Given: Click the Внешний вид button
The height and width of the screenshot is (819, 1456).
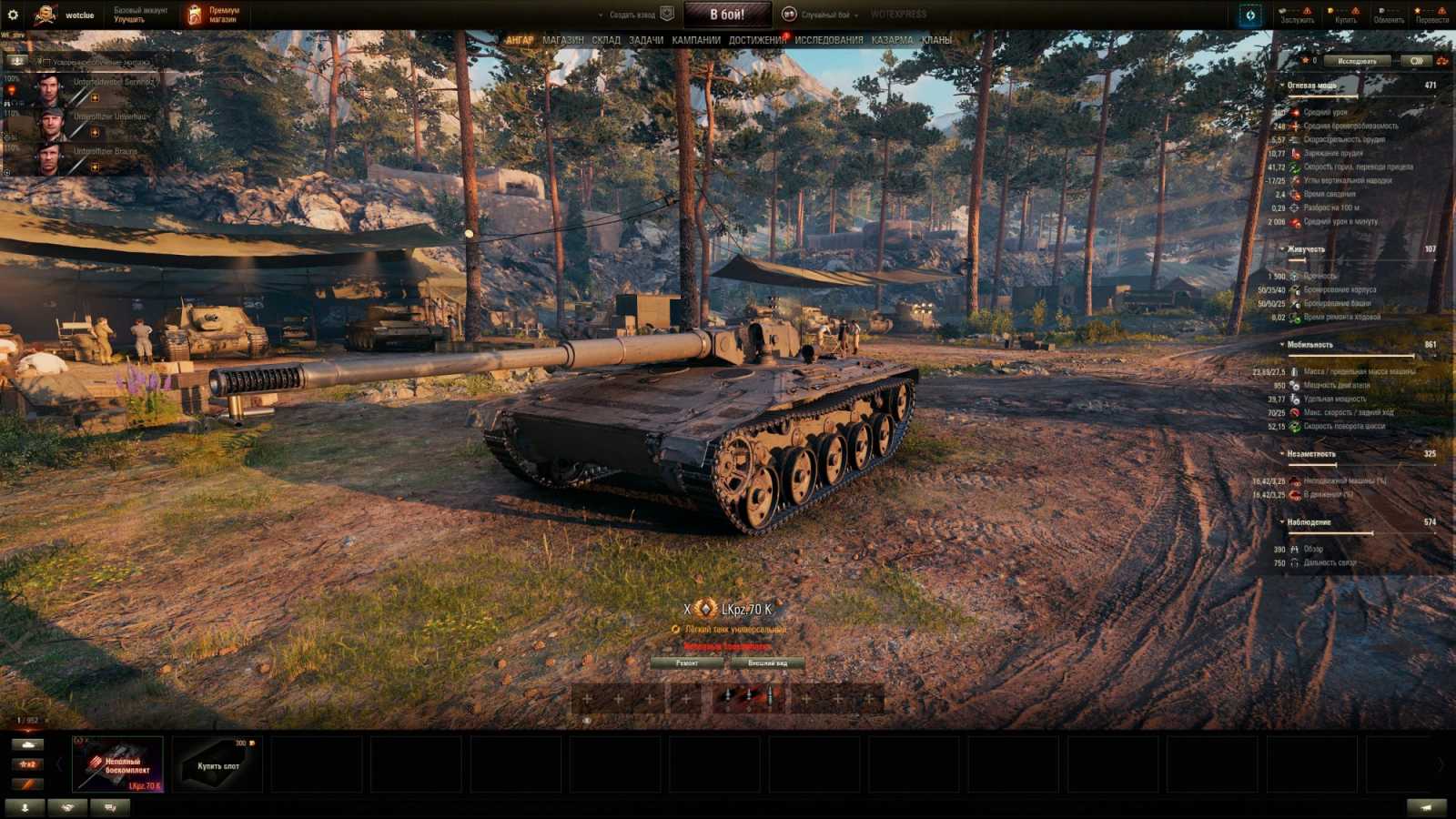Looking at the screenshot, I should pyautogui.click(x=767, y=663).
